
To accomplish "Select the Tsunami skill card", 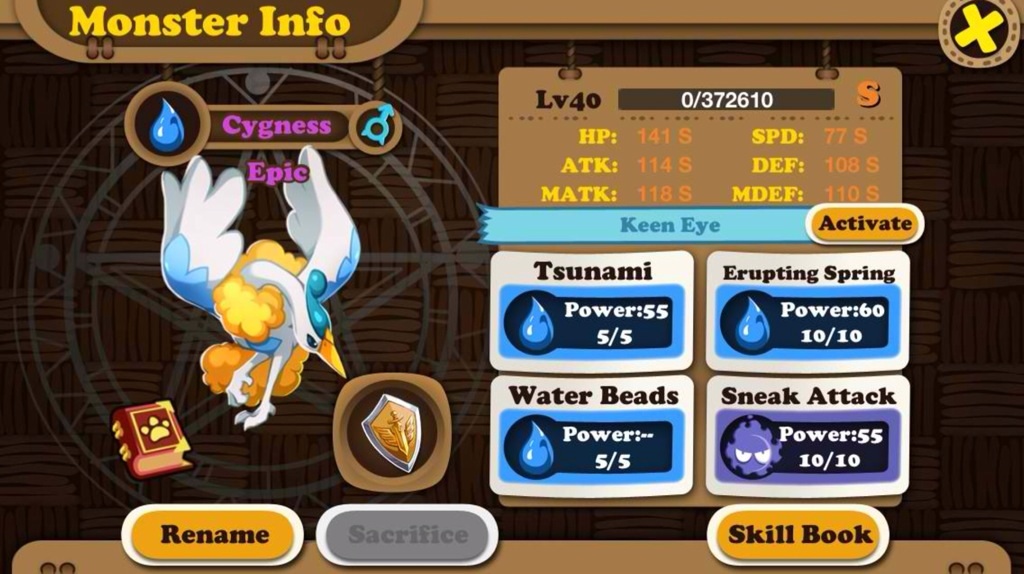I will tap(592, 311).
